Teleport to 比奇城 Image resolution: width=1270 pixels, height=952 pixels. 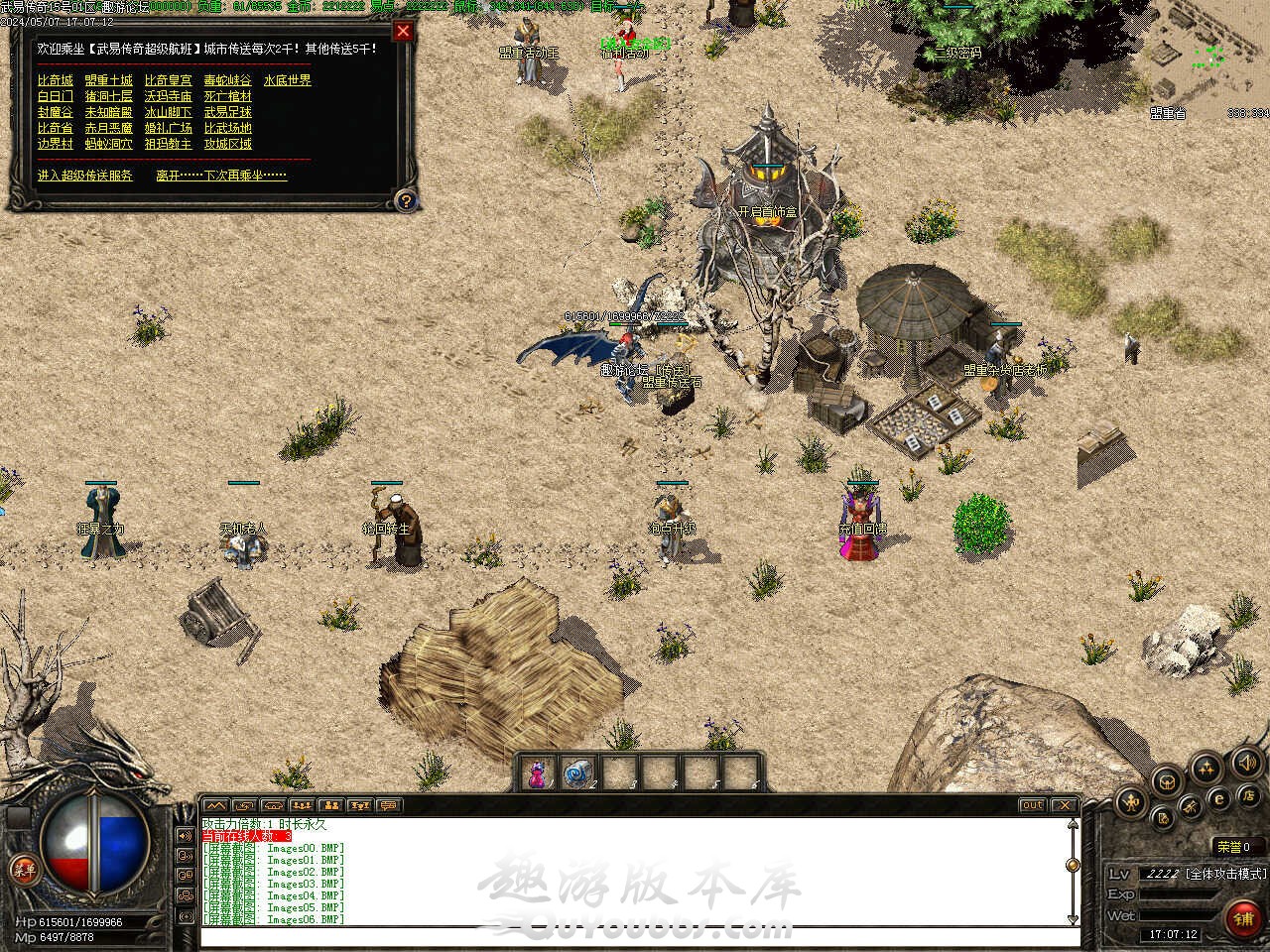tap(55, 80)
